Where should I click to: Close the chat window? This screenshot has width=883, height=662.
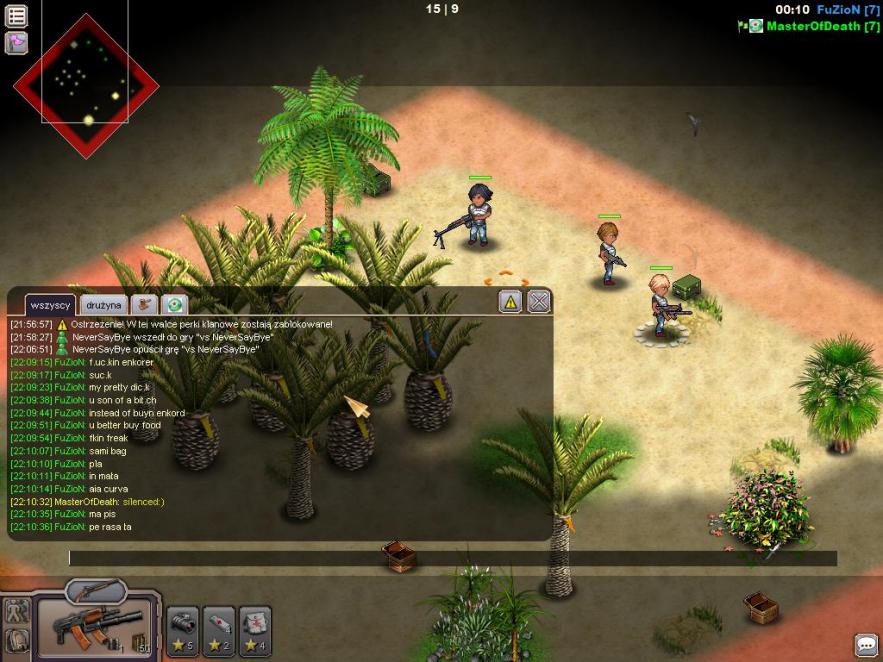[539, 301]
